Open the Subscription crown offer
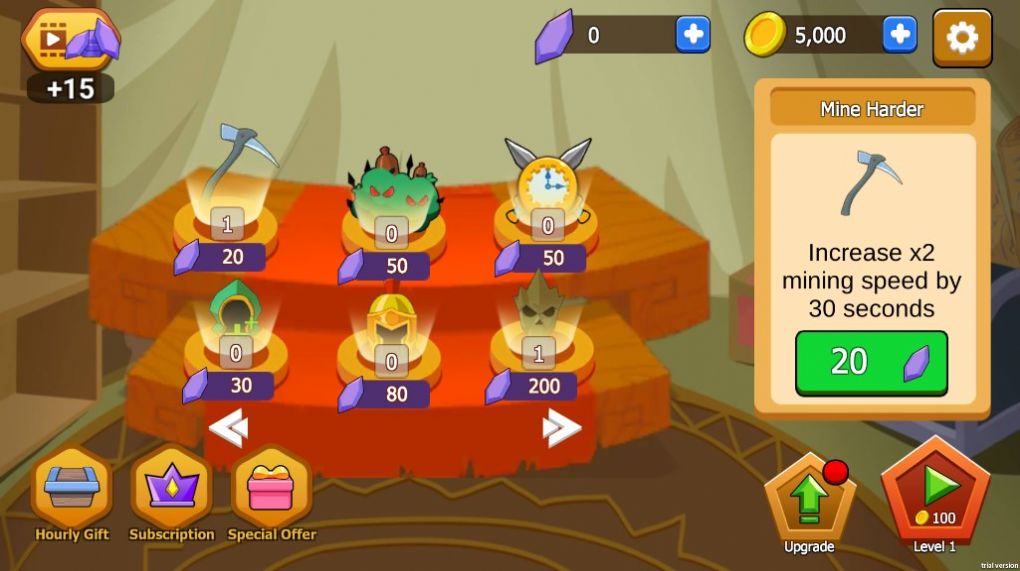Viewport: 1020px width, 571px height. point(171,490)
